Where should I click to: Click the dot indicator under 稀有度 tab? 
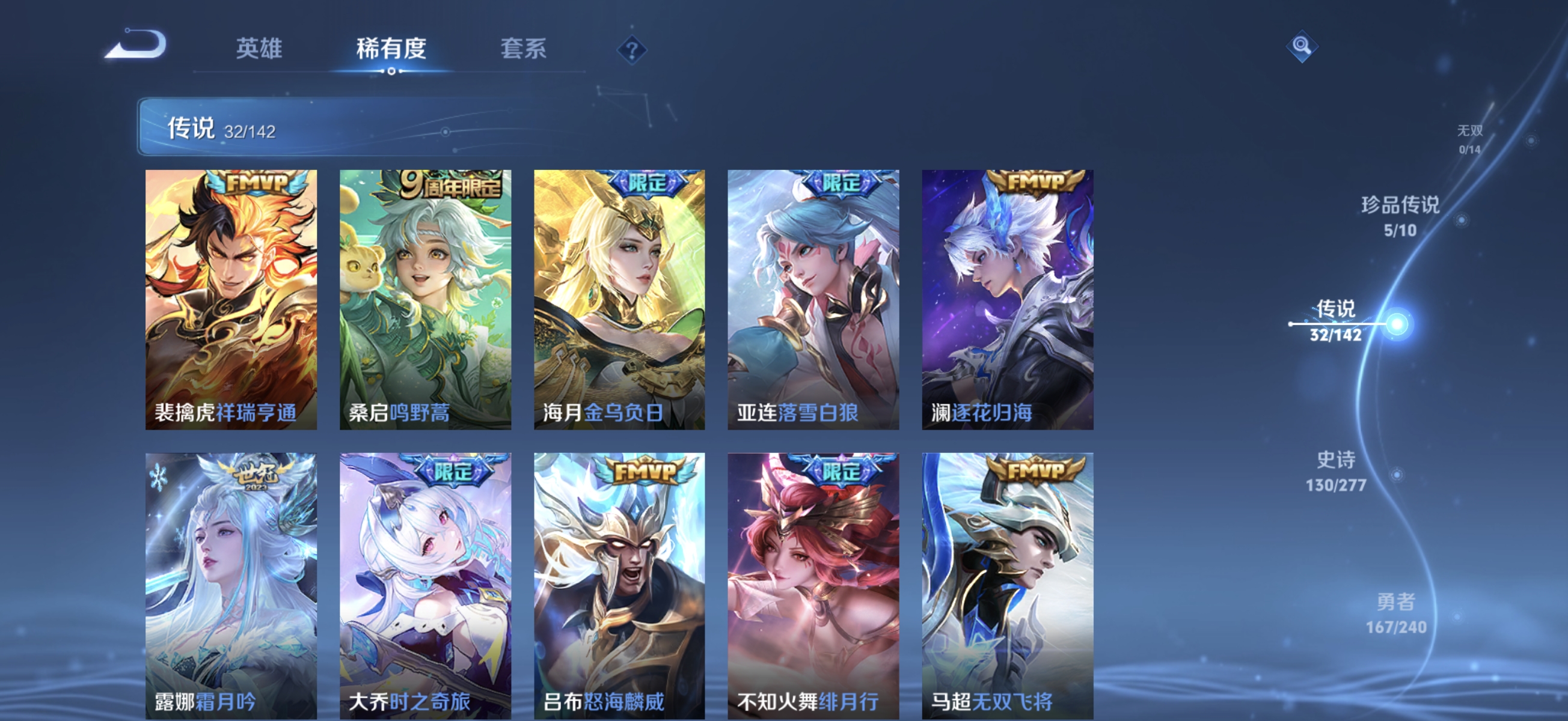[x=391, y=71]
